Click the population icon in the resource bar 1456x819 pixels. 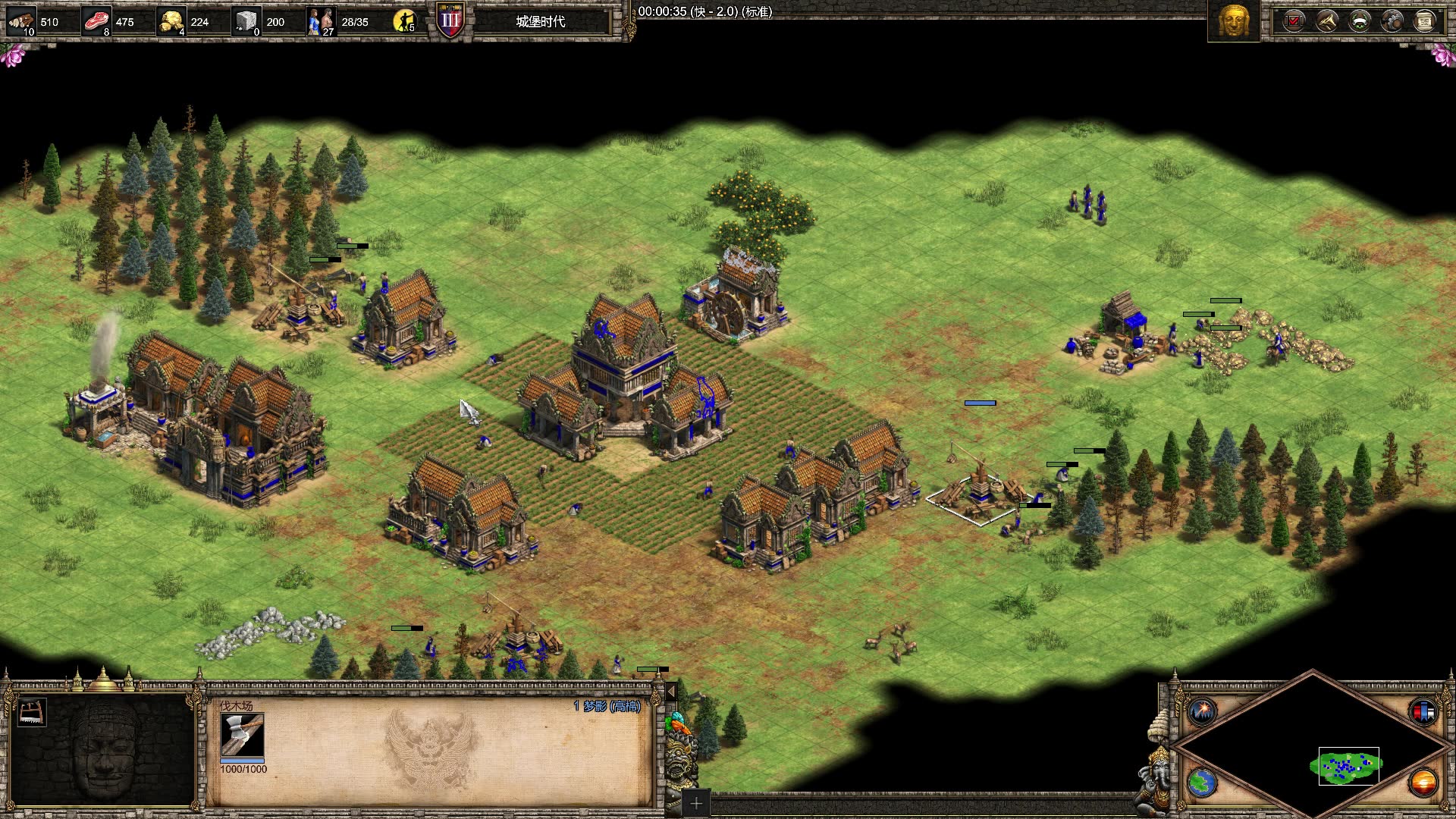click(x=321, y=21)
